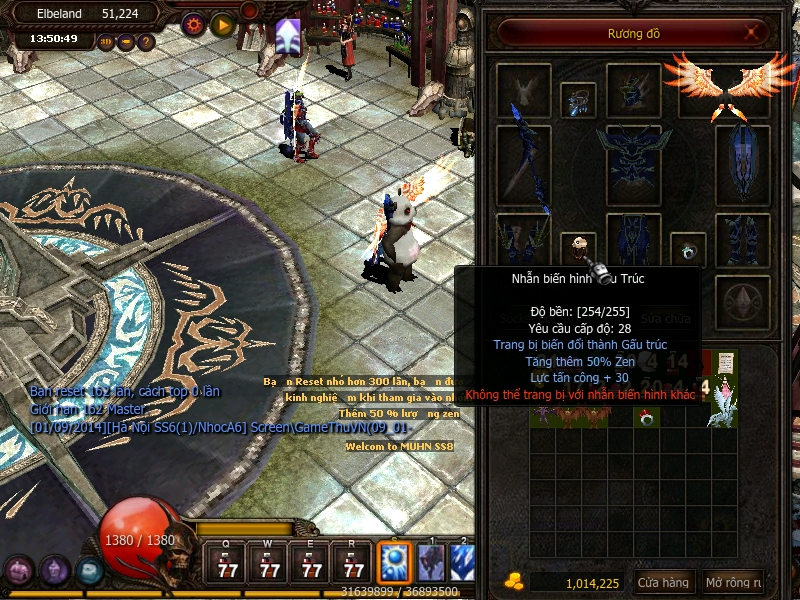Click the equipped blue pendant necklace

578,99
